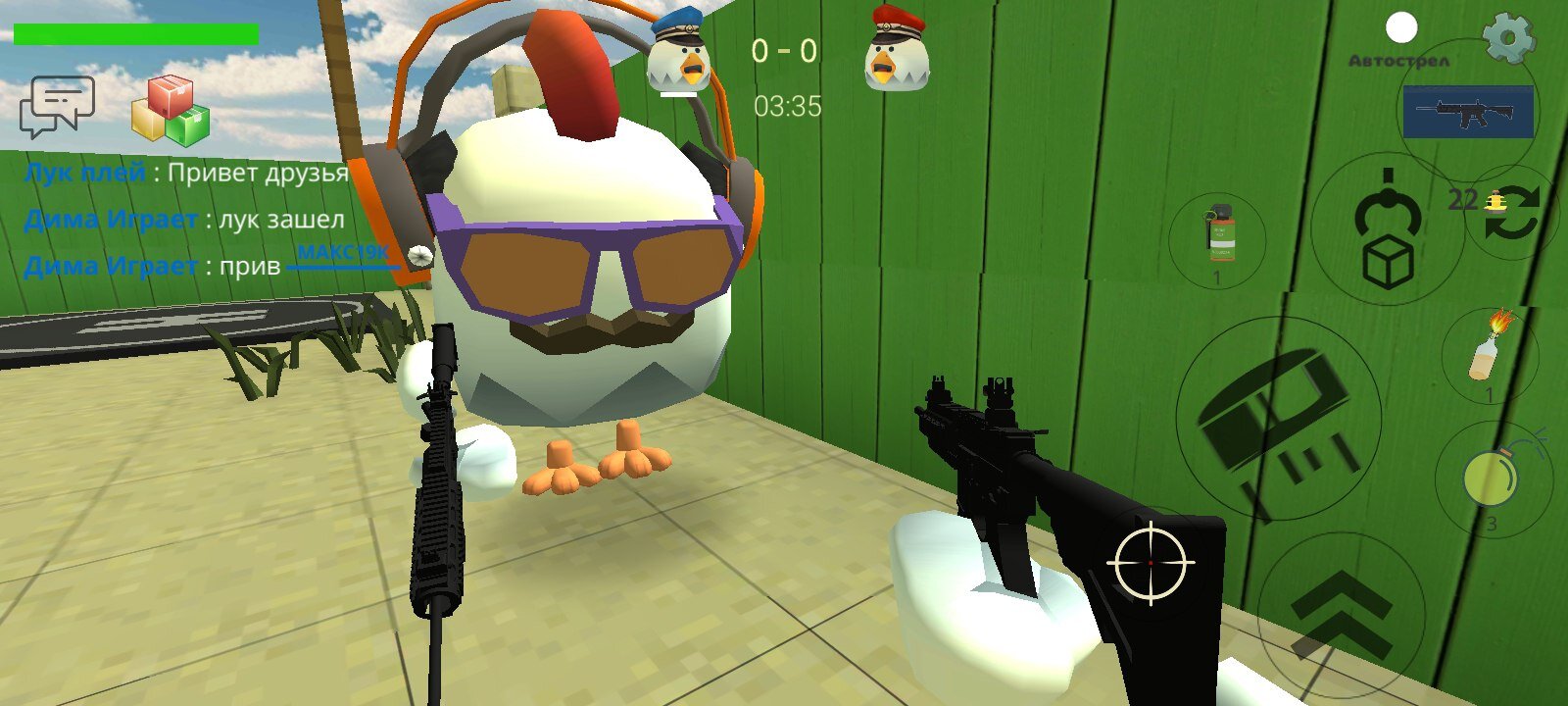
Task: Aim with the crosshair scope button
Action: (1151, 564)
